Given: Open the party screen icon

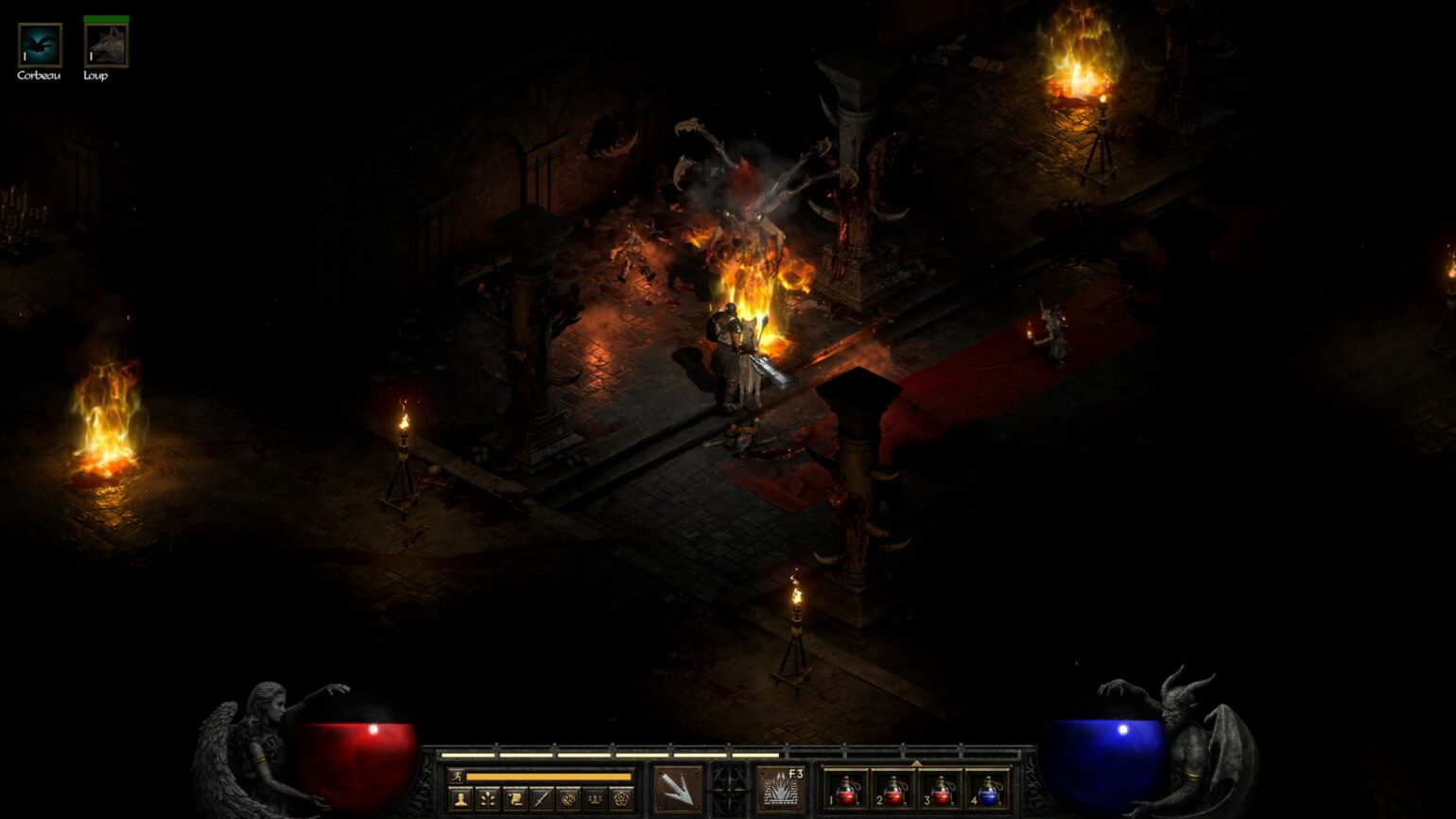Looking at the screenshot, I should tap(597, 799).
